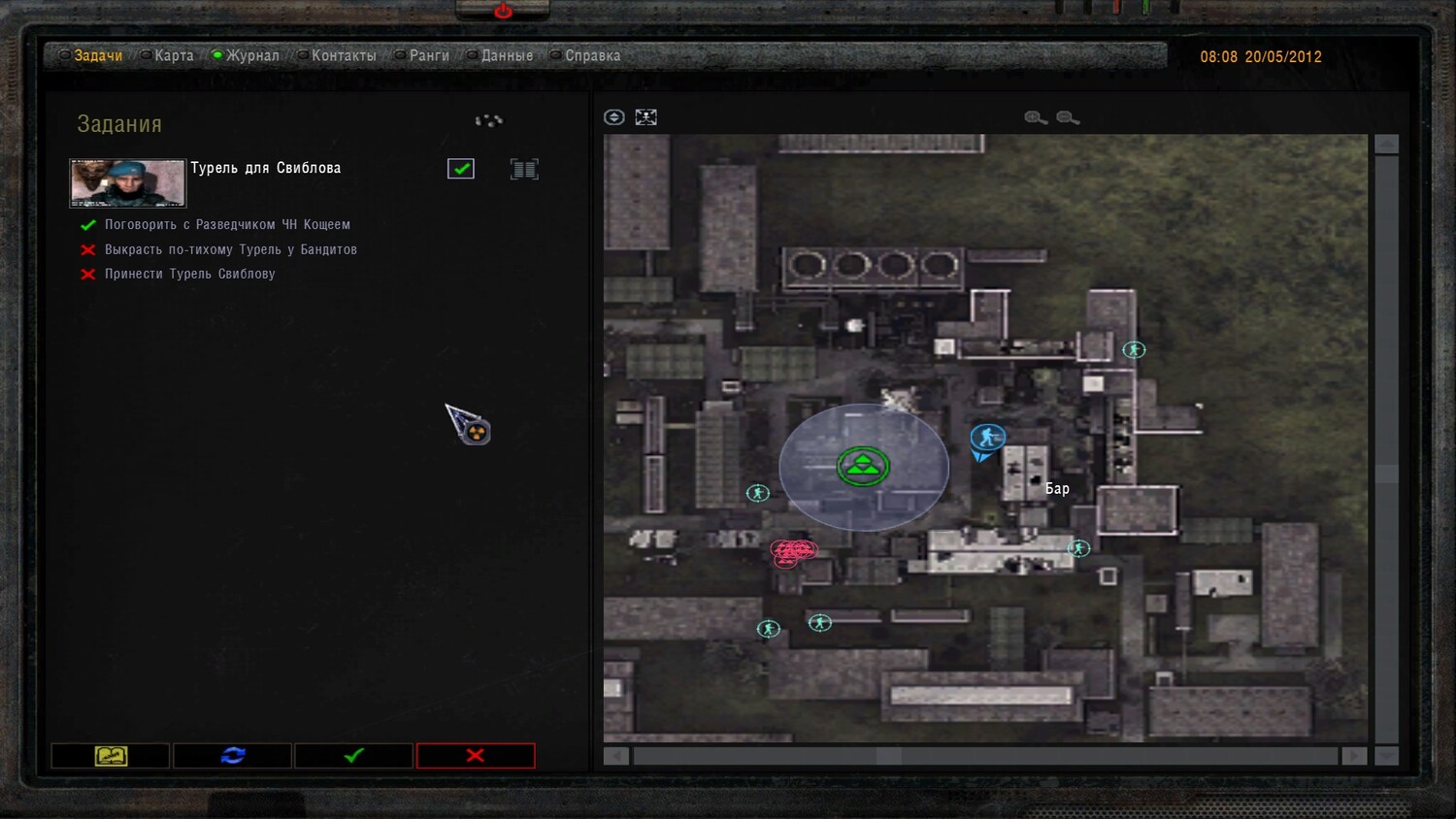
Task: Open the Контакты tab
Action: tap(343, 56)
